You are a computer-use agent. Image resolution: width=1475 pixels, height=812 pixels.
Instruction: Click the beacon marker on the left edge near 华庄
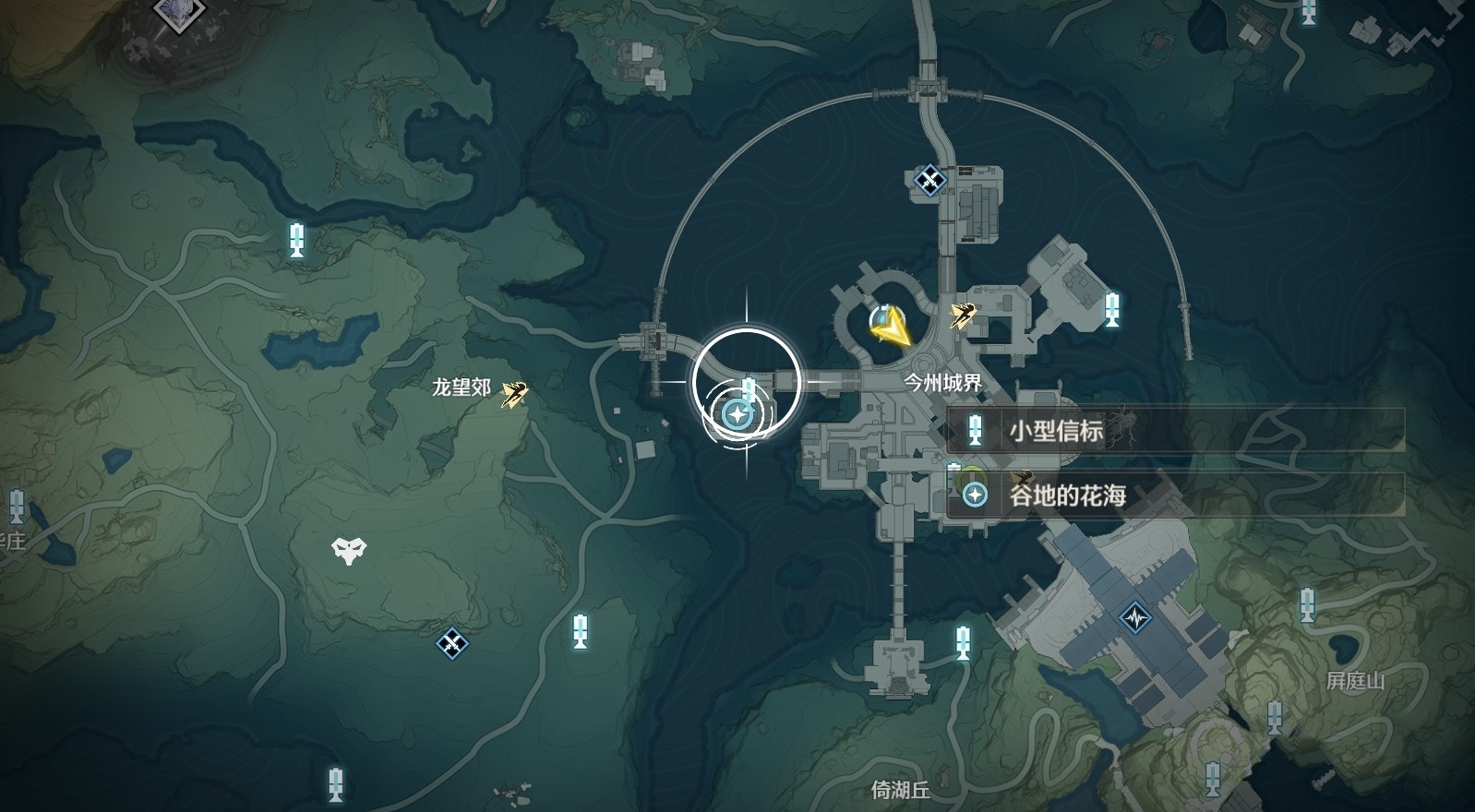point(15,507)
